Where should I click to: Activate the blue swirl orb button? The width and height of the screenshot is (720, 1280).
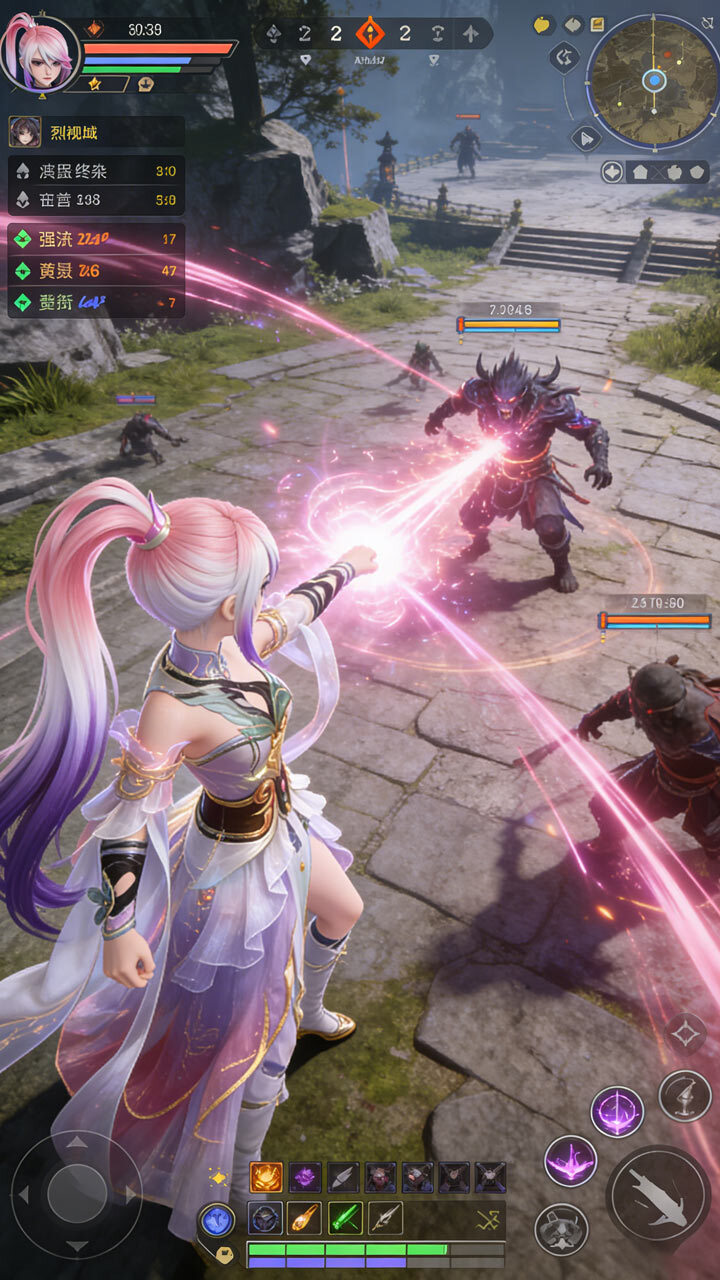[217, 1221]
